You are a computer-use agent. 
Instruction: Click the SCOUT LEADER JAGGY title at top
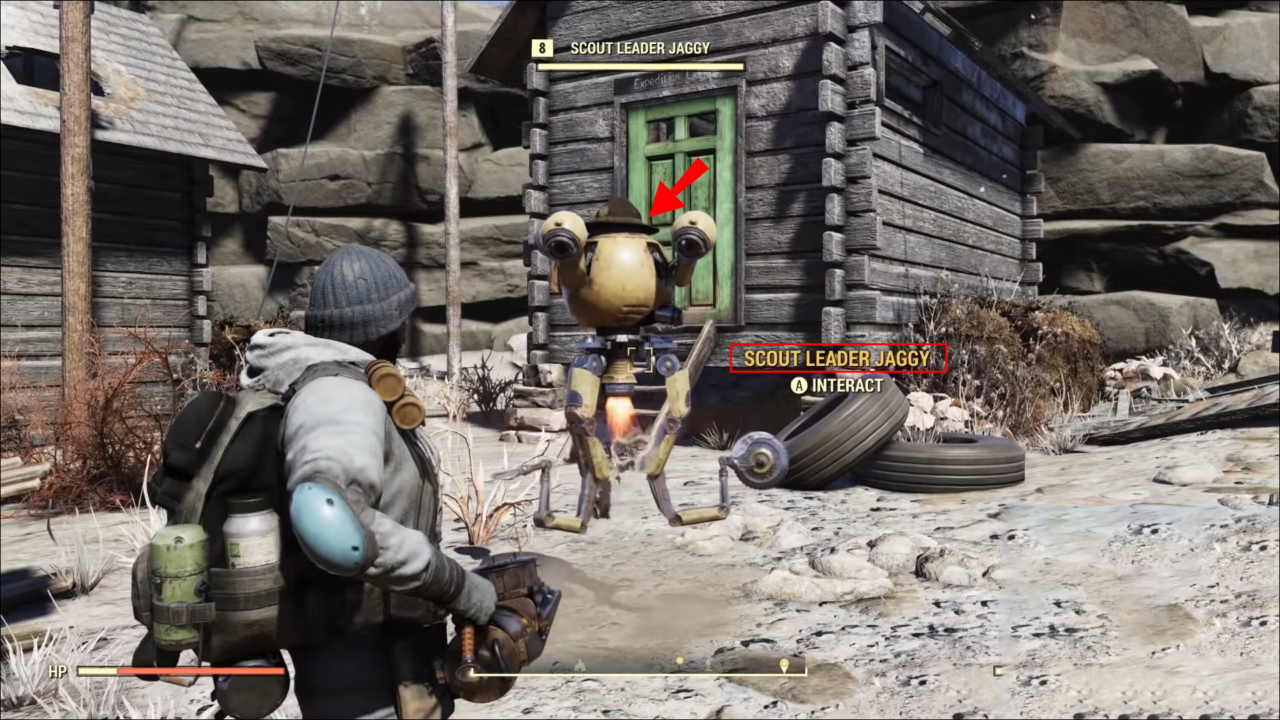640,47
